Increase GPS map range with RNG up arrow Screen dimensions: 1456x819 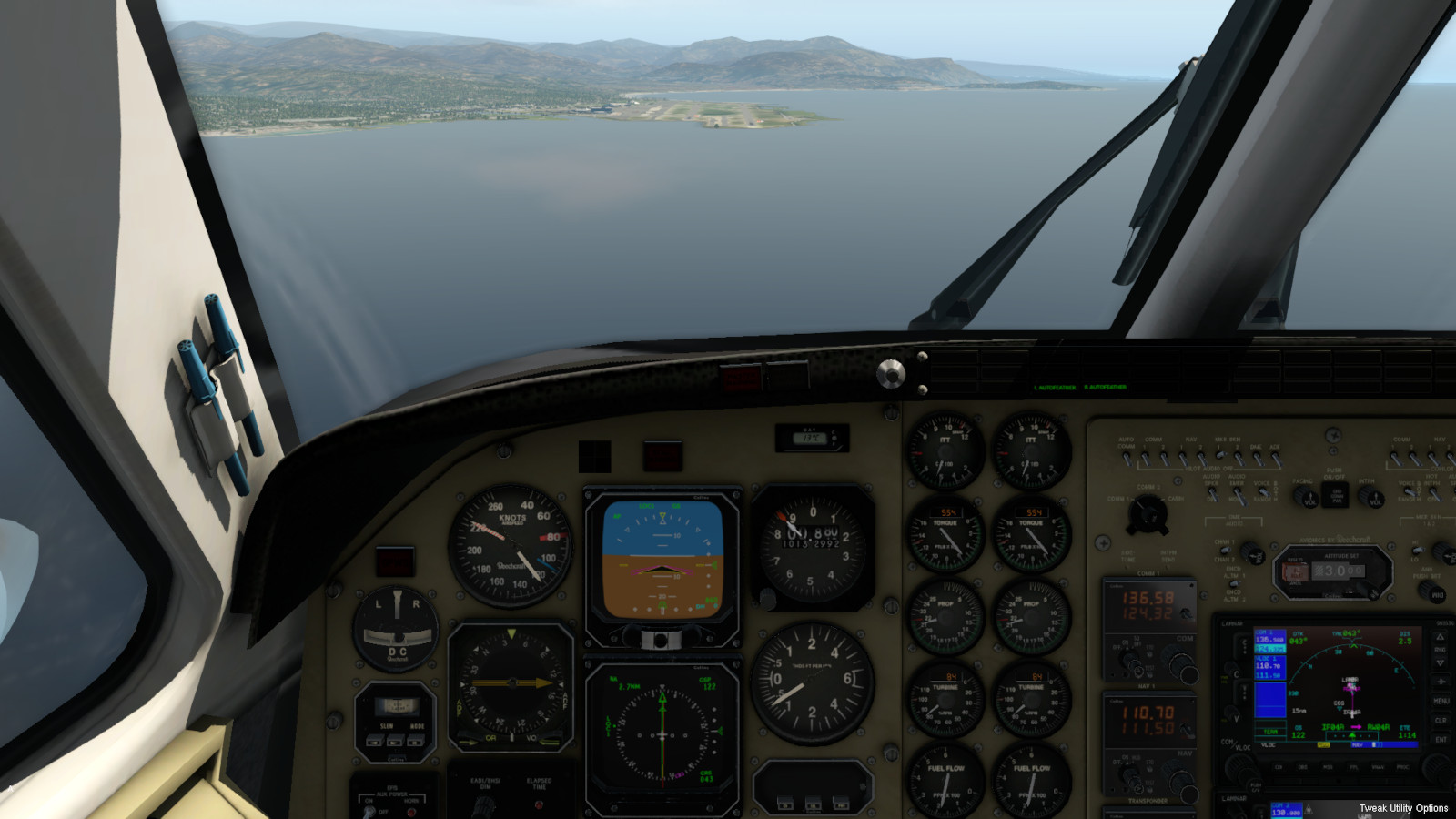click(x=1441, y=637)
